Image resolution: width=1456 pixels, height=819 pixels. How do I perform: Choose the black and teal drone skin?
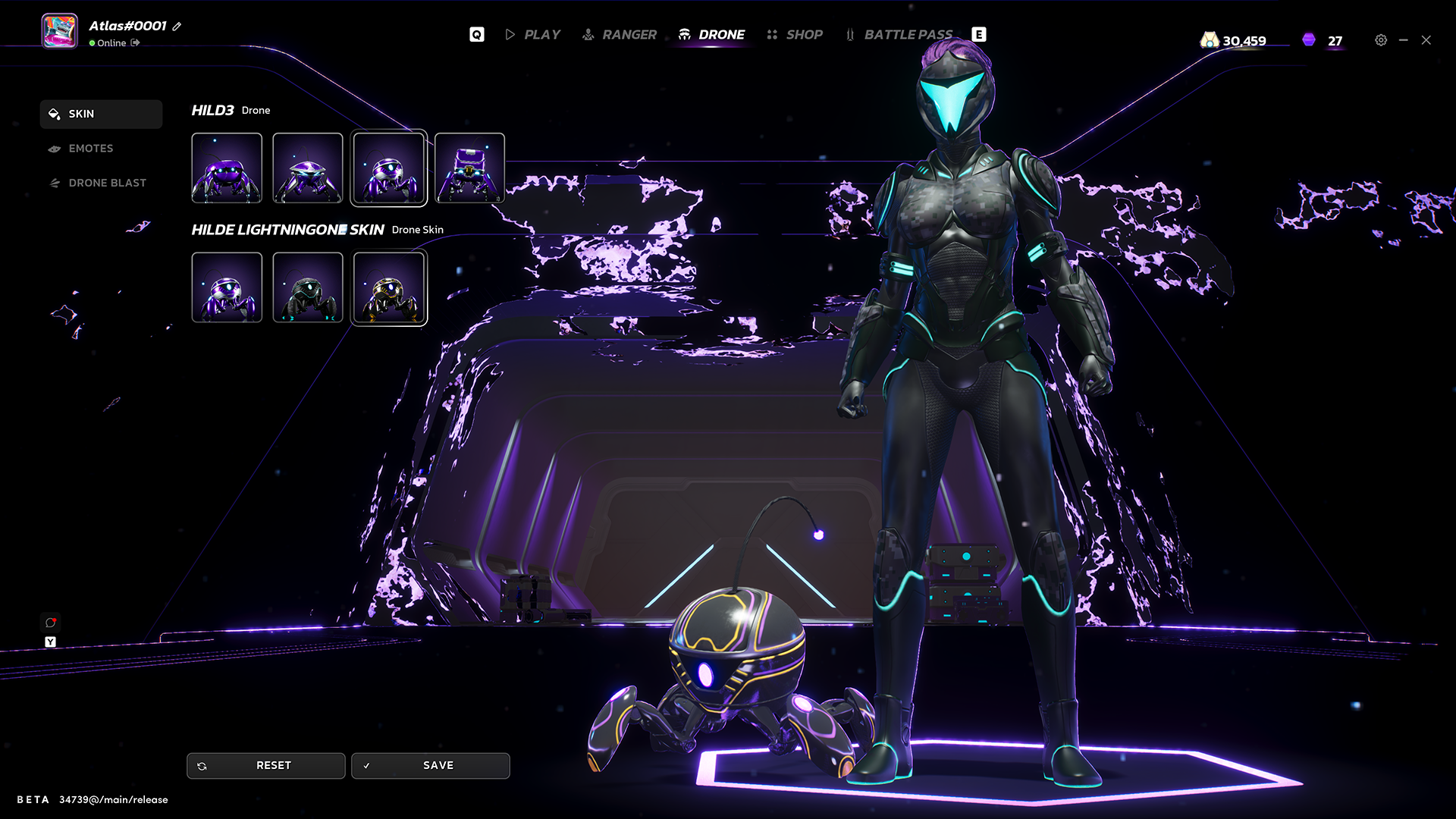pyautogui.click(x=308, y=287)
